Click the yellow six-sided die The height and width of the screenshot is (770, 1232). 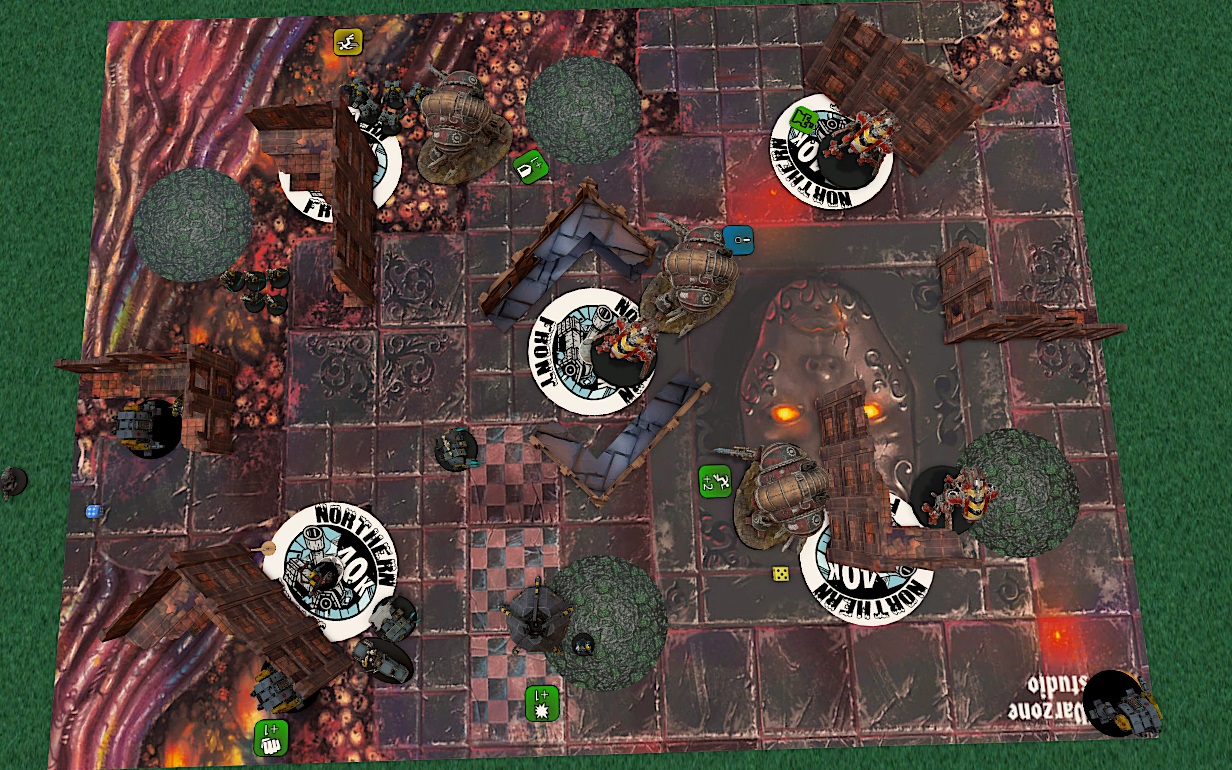tap(781, 574)
